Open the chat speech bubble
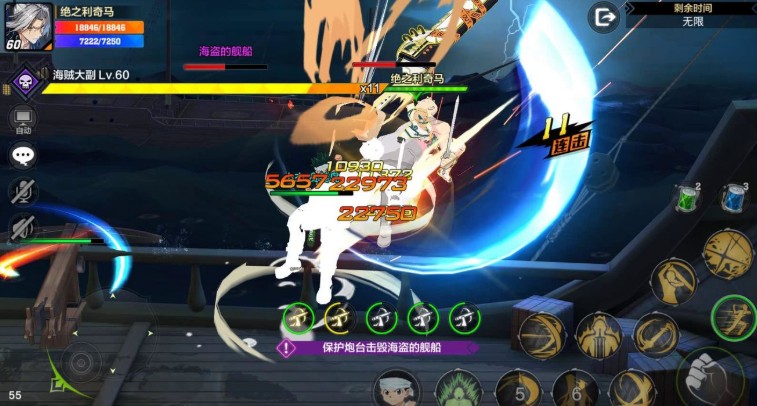 coord(23,156)
